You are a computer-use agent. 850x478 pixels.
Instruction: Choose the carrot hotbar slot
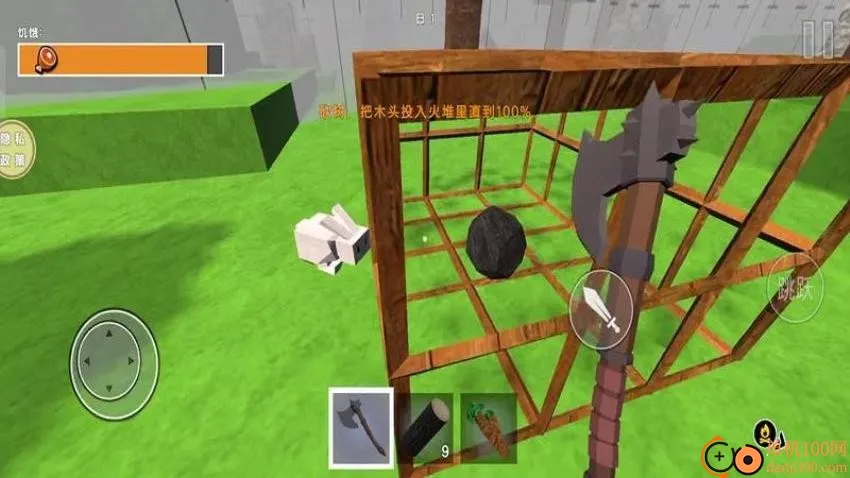(488, 428)
